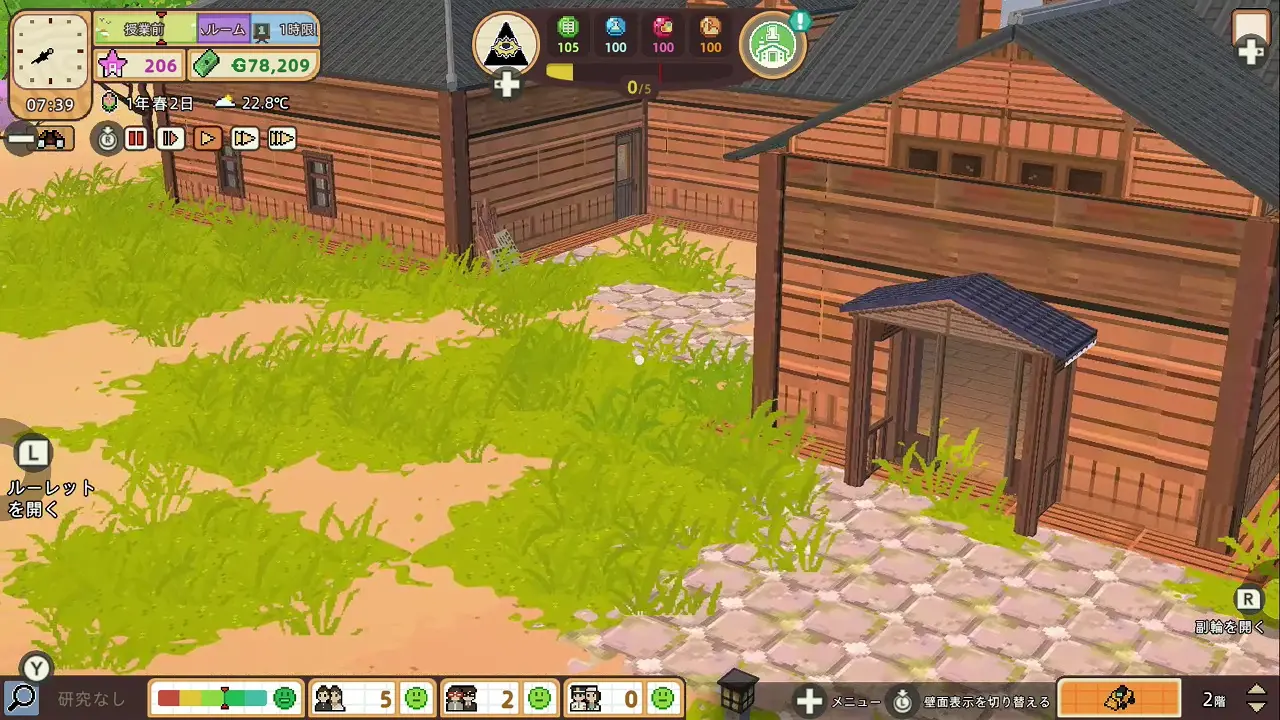Go up one floor with the arrows
This screenshot has height=720, width=1280.
pyautogui.click(x=1258, y=690)
